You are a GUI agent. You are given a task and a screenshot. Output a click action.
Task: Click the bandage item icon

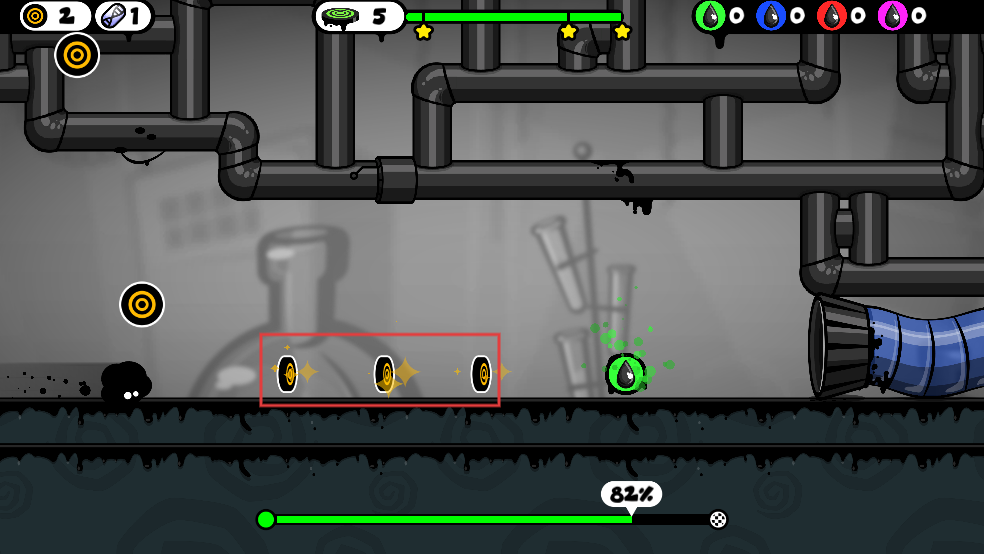tap(111, 16)
